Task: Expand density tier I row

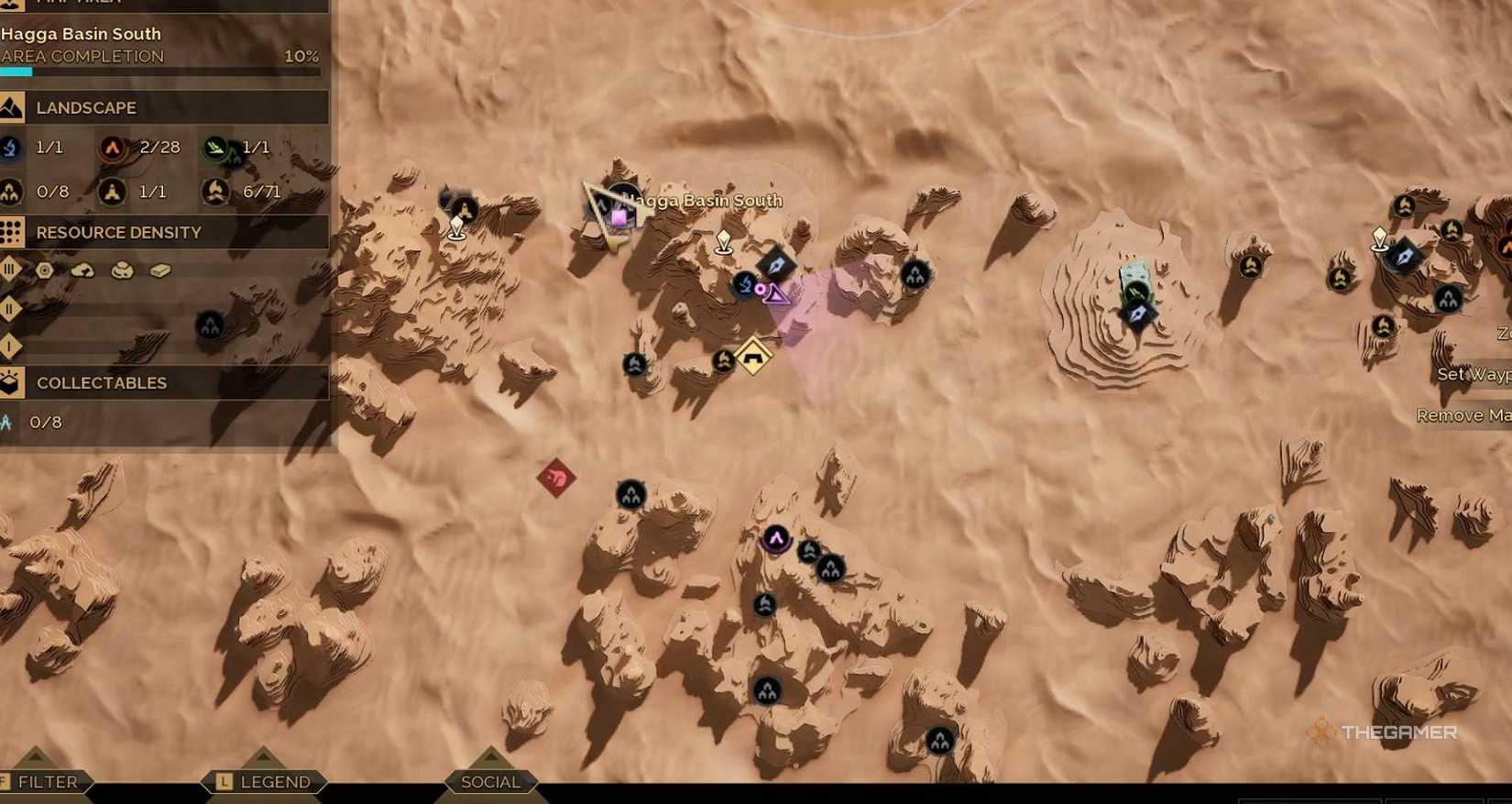Action: click(x=9, y=345)
